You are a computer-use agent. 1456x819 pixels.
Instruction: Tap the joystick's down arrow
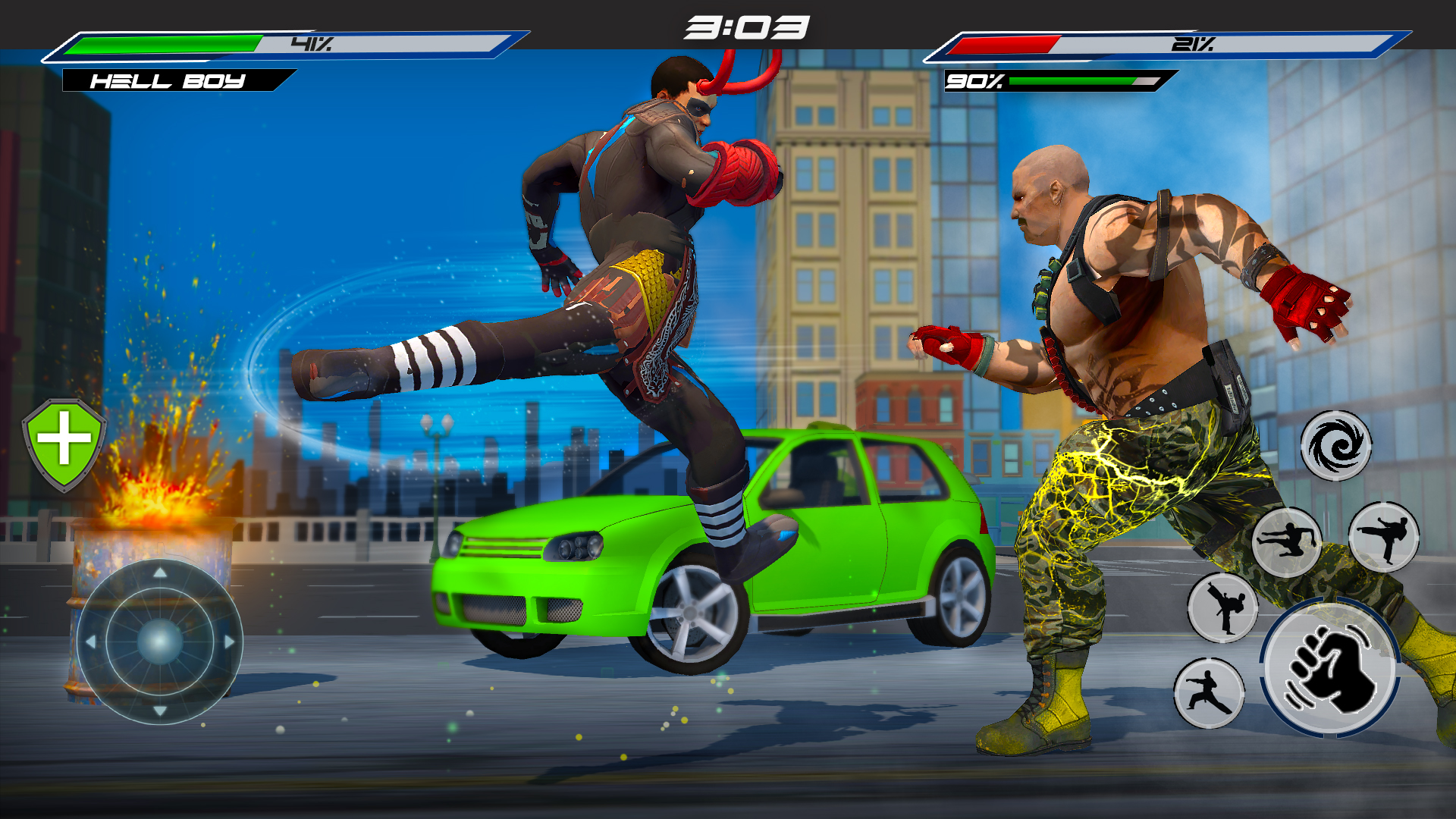(160, 711)
